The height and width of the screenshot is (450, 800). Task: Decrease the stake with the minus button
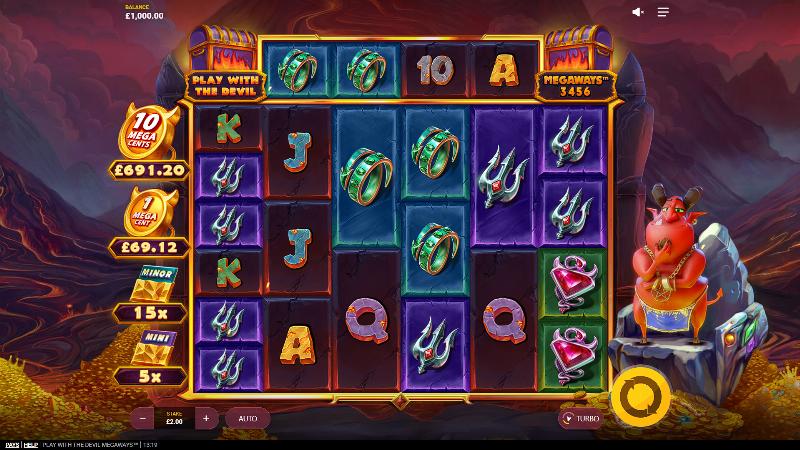click(x=146, y=418)
